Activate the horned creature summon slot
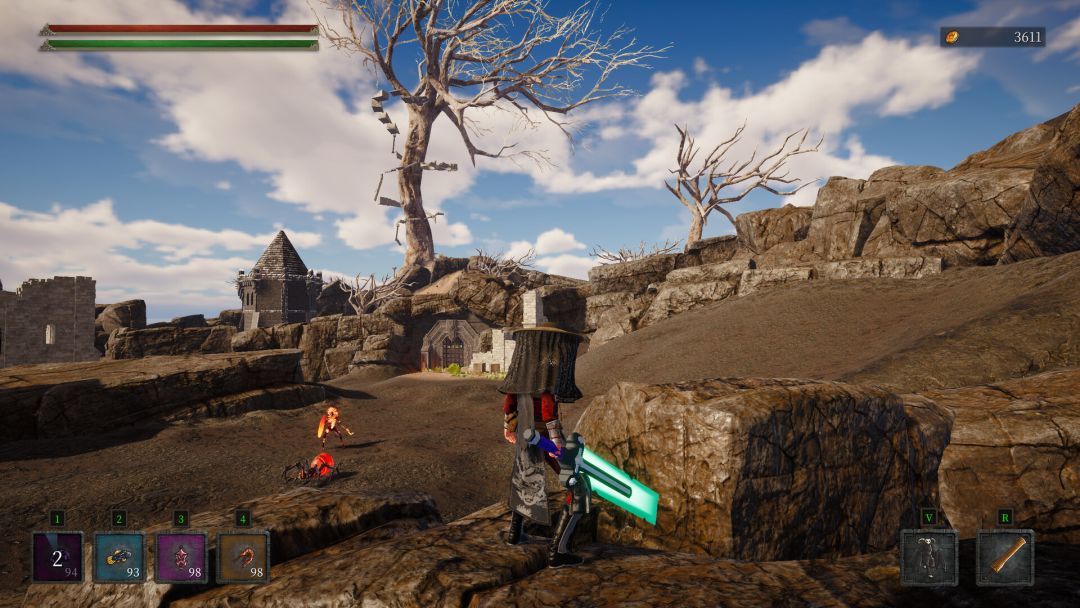Image resolution: width=1080 pixels, height=608 pixels. [x=929, y=557]
